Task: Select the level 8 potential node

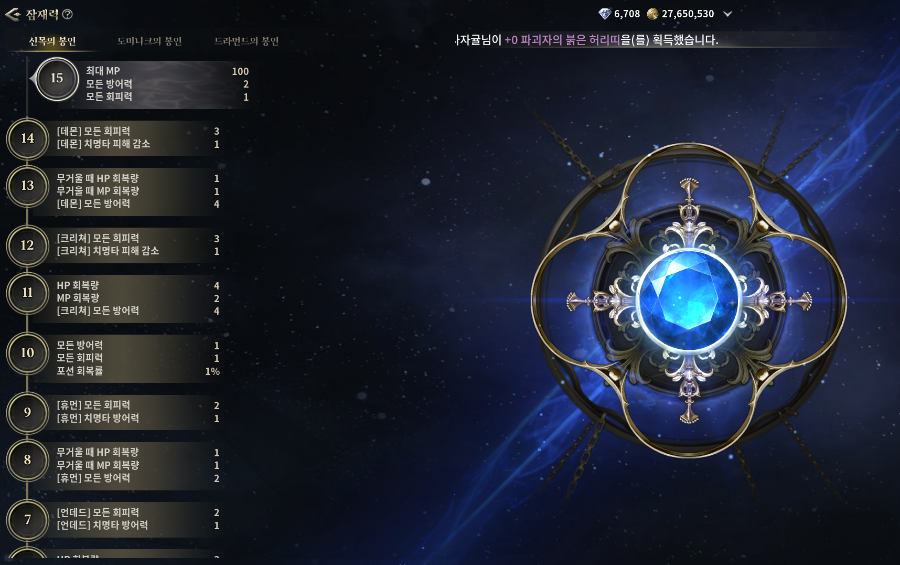Action: pyautogui.click(x=28, y=460)
